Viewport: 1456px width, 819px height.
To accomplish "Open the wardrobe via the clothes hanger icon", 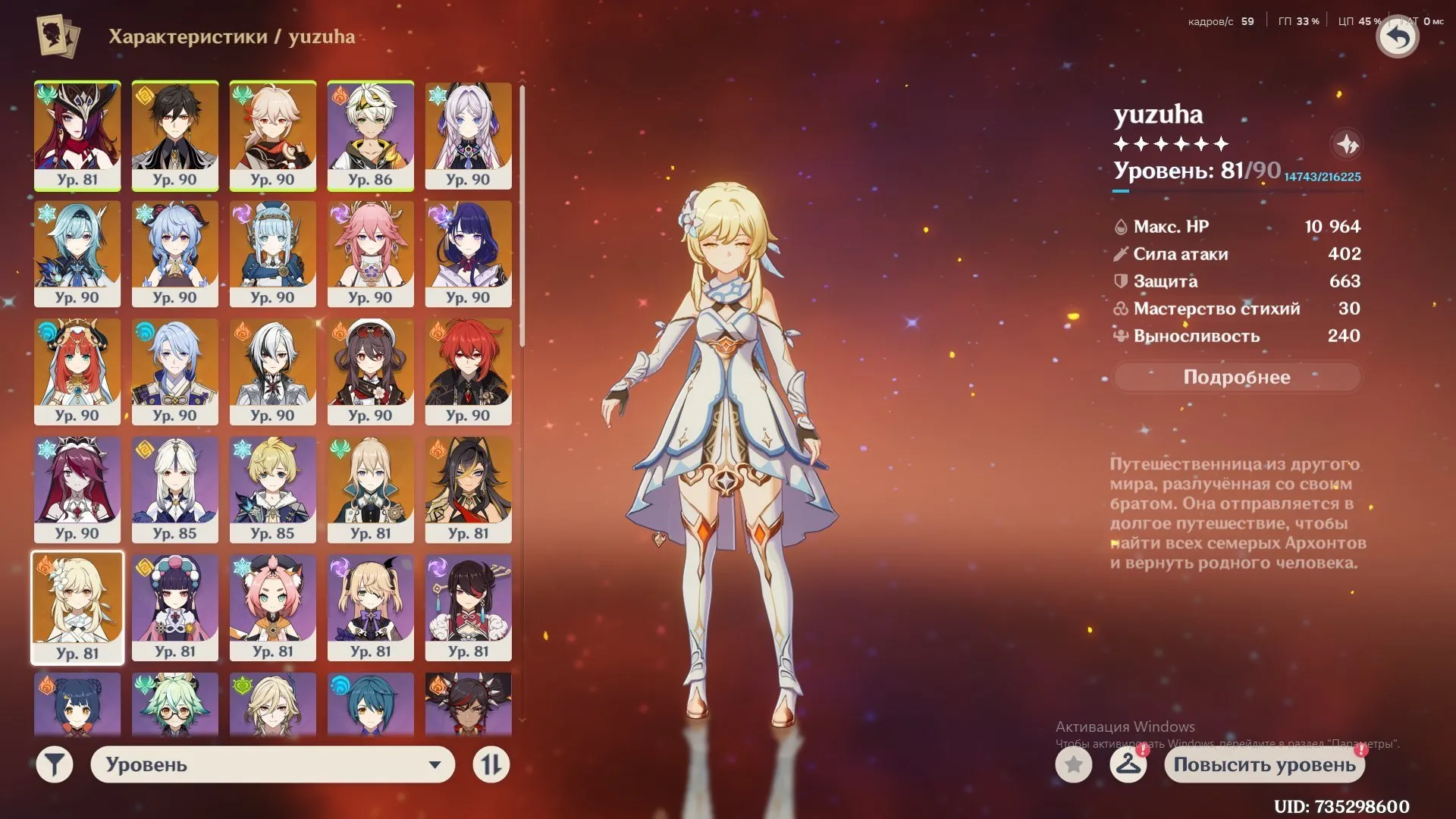I will point(1128,765).
